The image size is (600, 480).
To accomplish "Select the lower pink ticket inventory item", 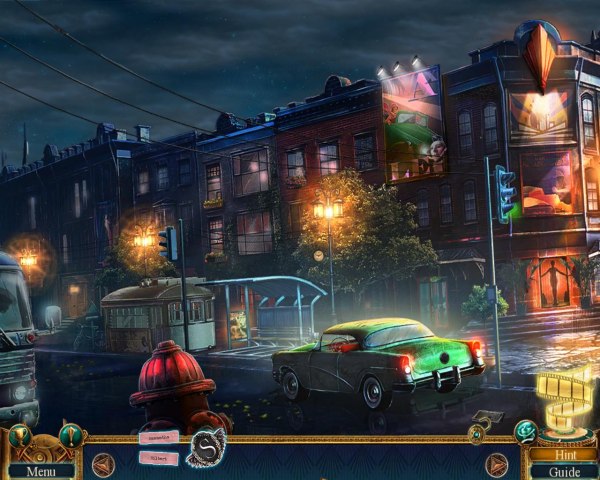I will [x=158, y=458].
